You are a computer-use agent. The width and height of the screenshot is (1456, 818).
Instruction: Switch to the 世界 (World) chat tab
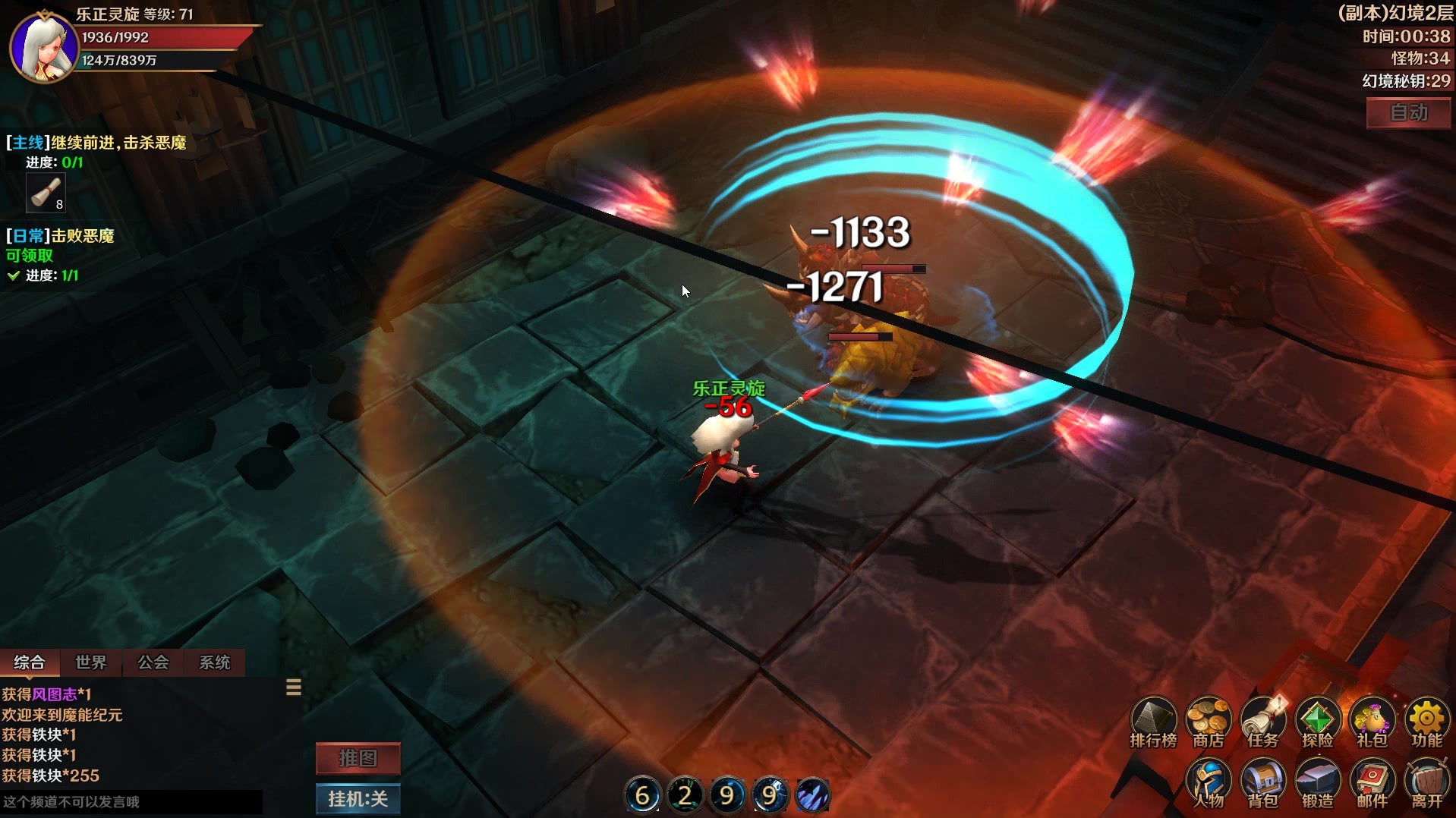click(90, 662)
